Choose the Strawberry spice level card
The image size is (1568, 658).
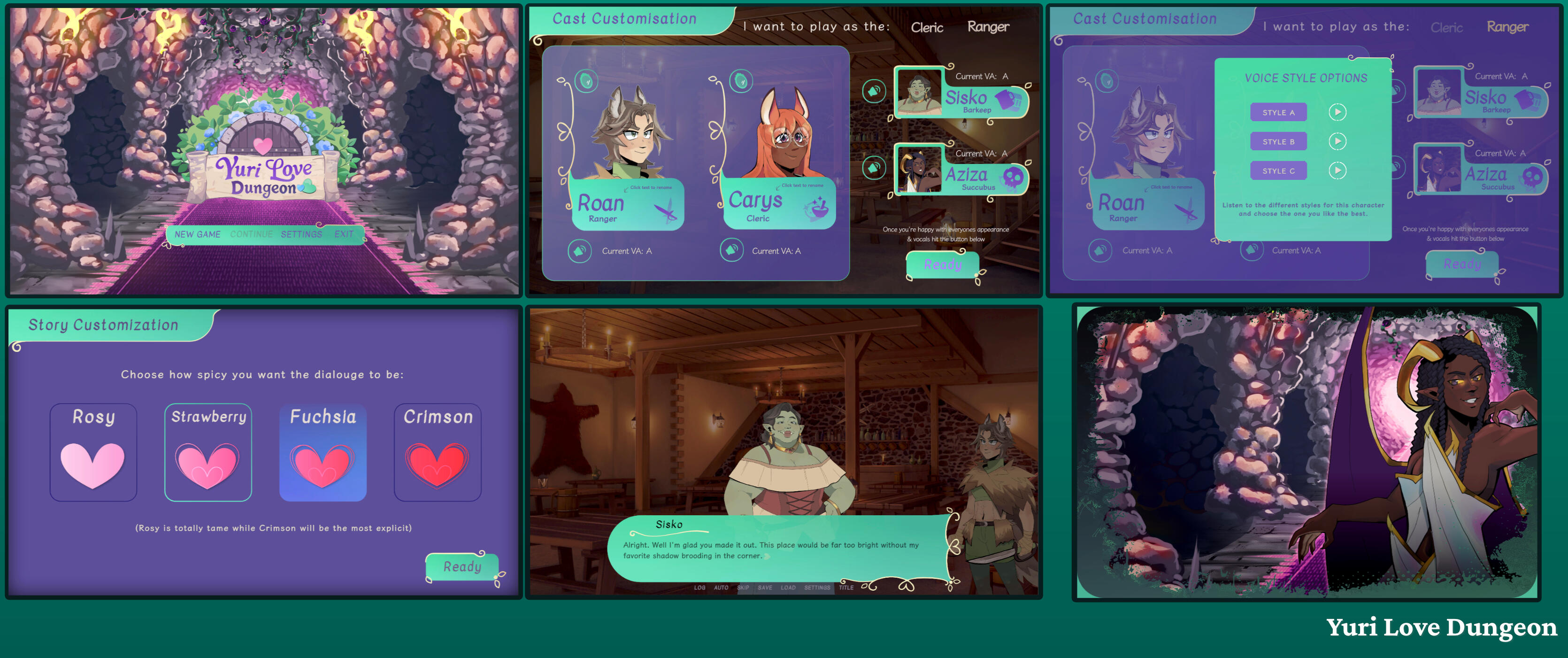point(208,452)
